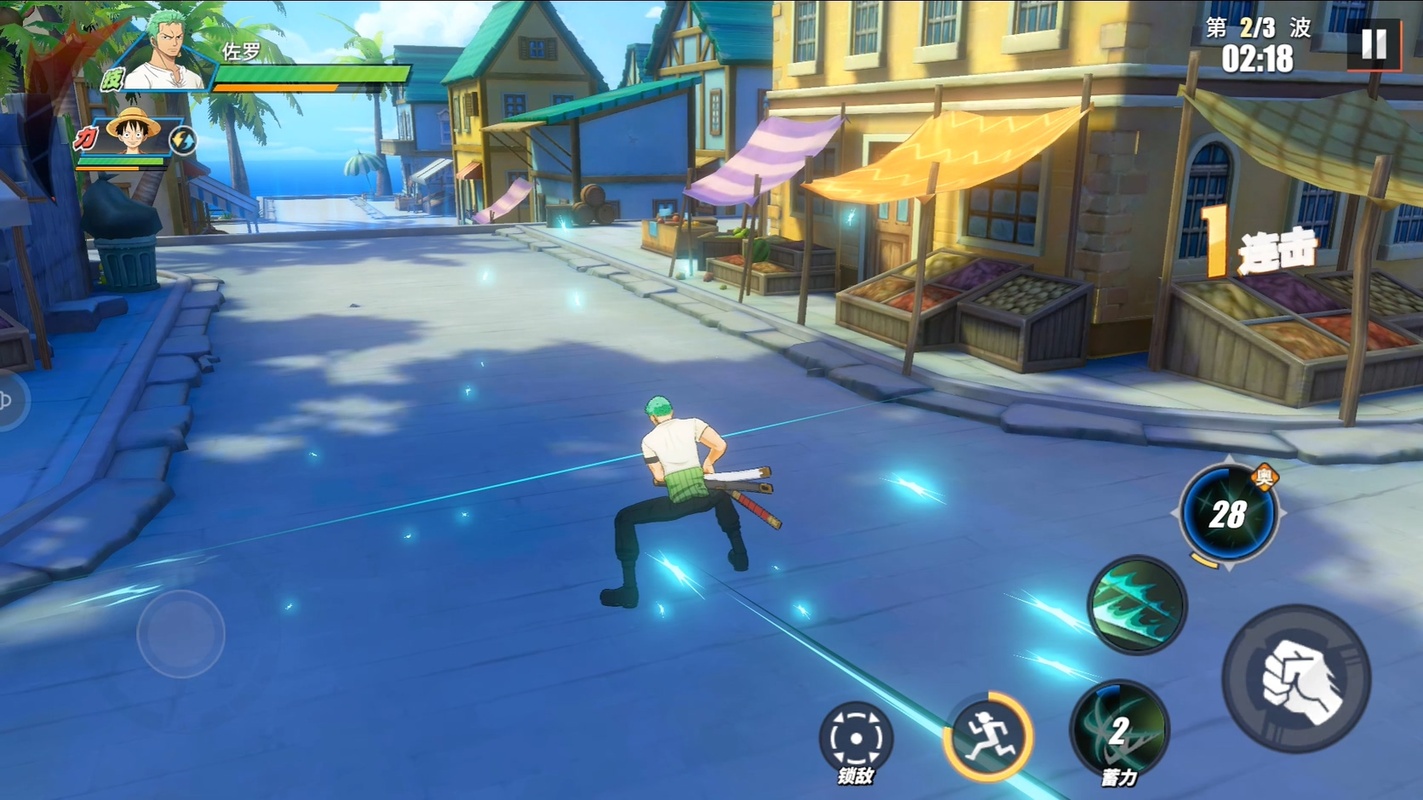1423x800 pixels.
Task: Use the 蓄力 charge skill
Action: pos(1119,730)
